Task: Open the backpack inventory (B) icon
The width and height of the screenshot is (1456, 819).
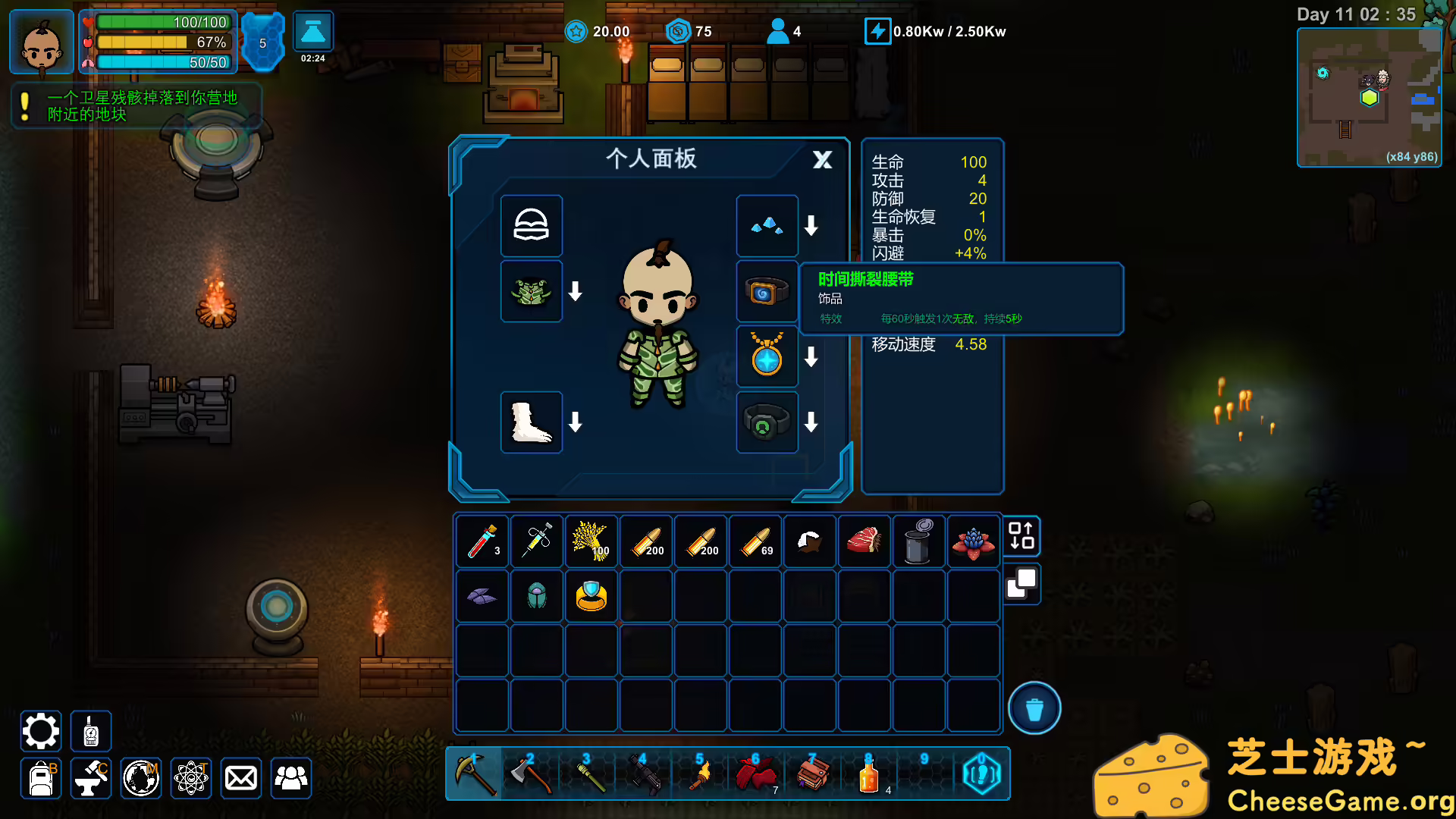Action: click(40, 778)
